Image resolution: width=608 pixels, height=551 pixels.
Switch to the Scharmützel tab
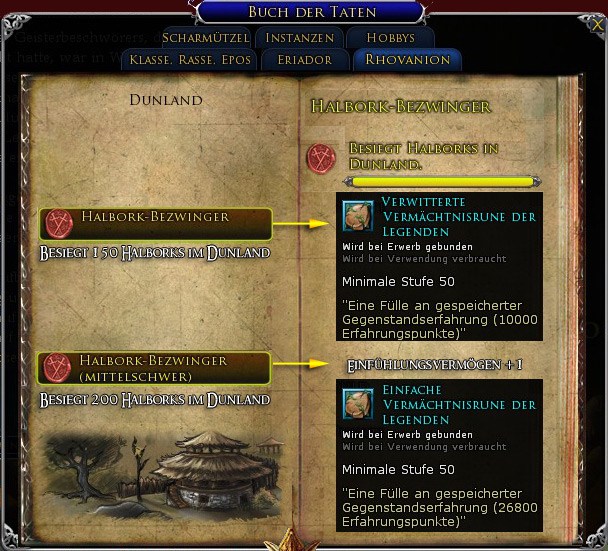205,37
